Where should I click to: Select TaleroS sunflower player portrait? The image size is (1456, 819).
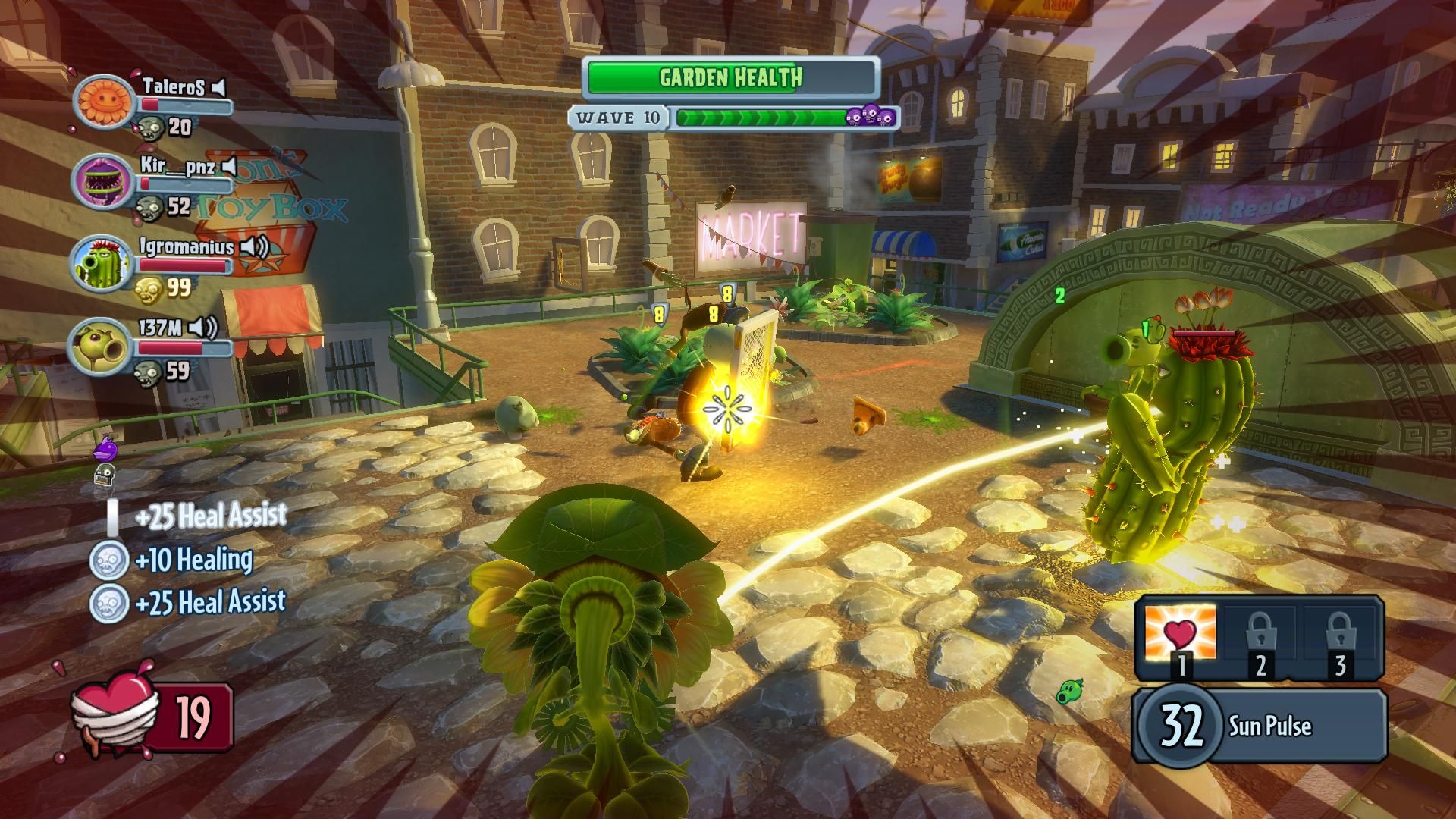(102, 100)
